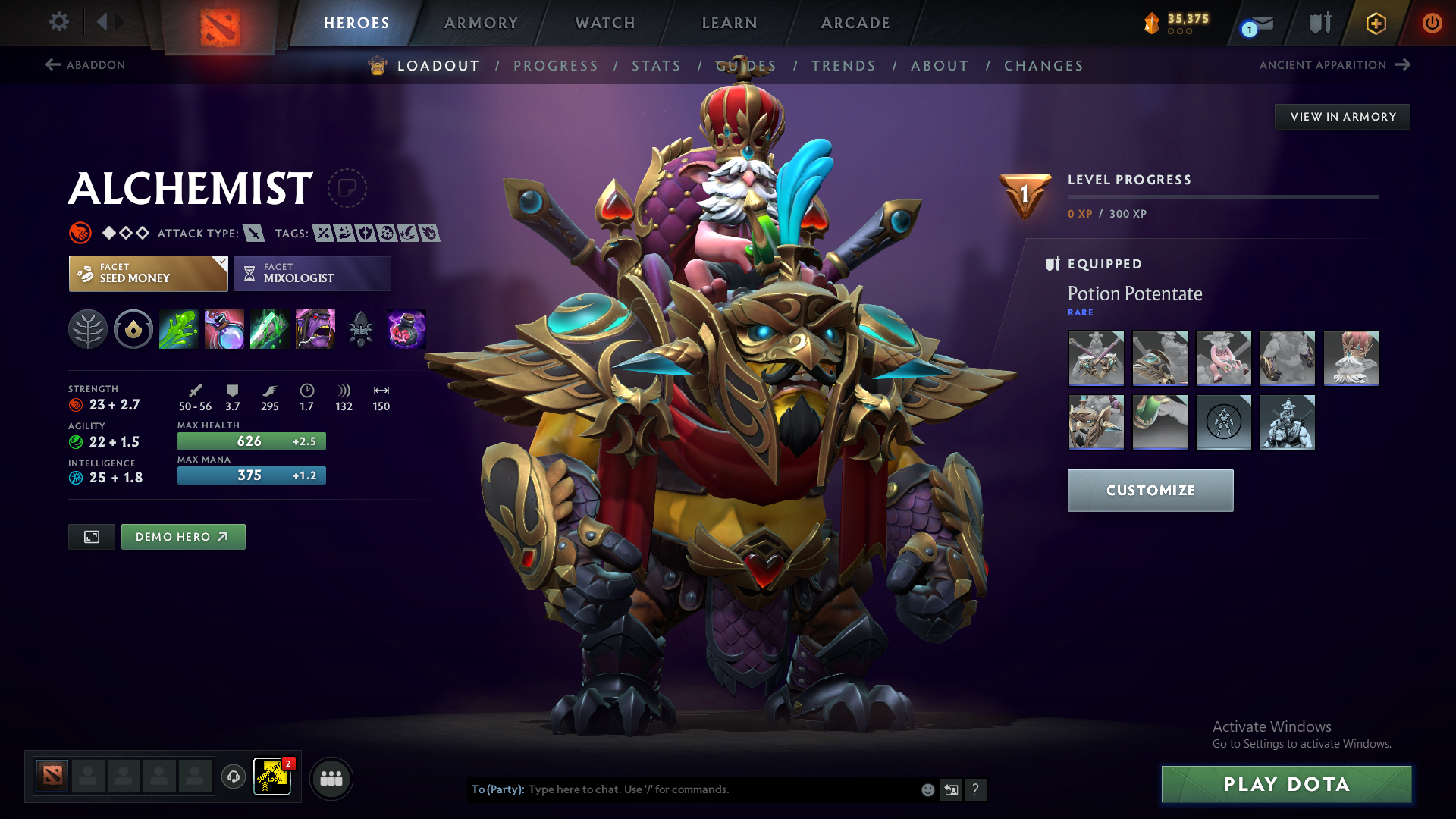Switch to the Stats tab
Screen dimensions: 1456x819
tap(656, 66)
